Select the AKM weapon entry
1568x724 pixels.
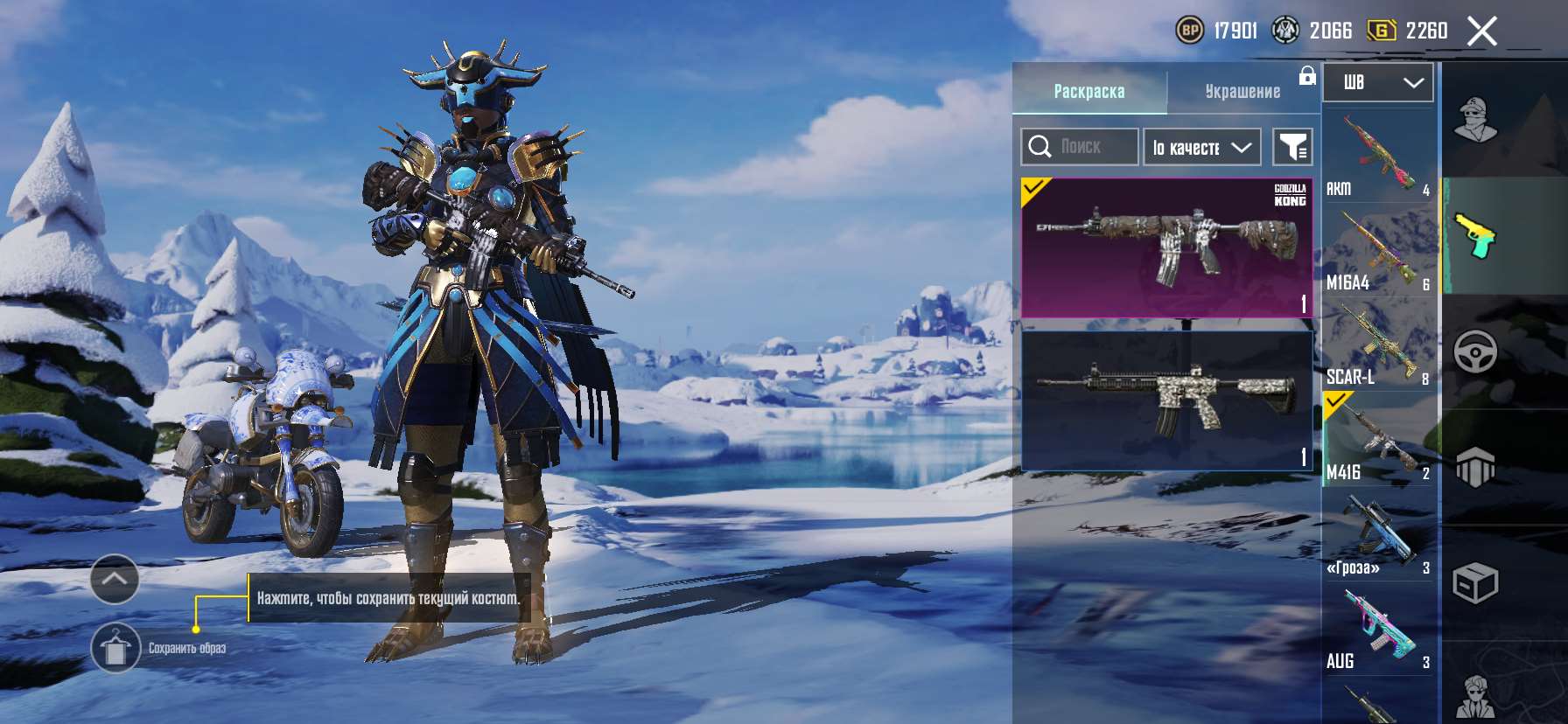[x=1378, y=156]
